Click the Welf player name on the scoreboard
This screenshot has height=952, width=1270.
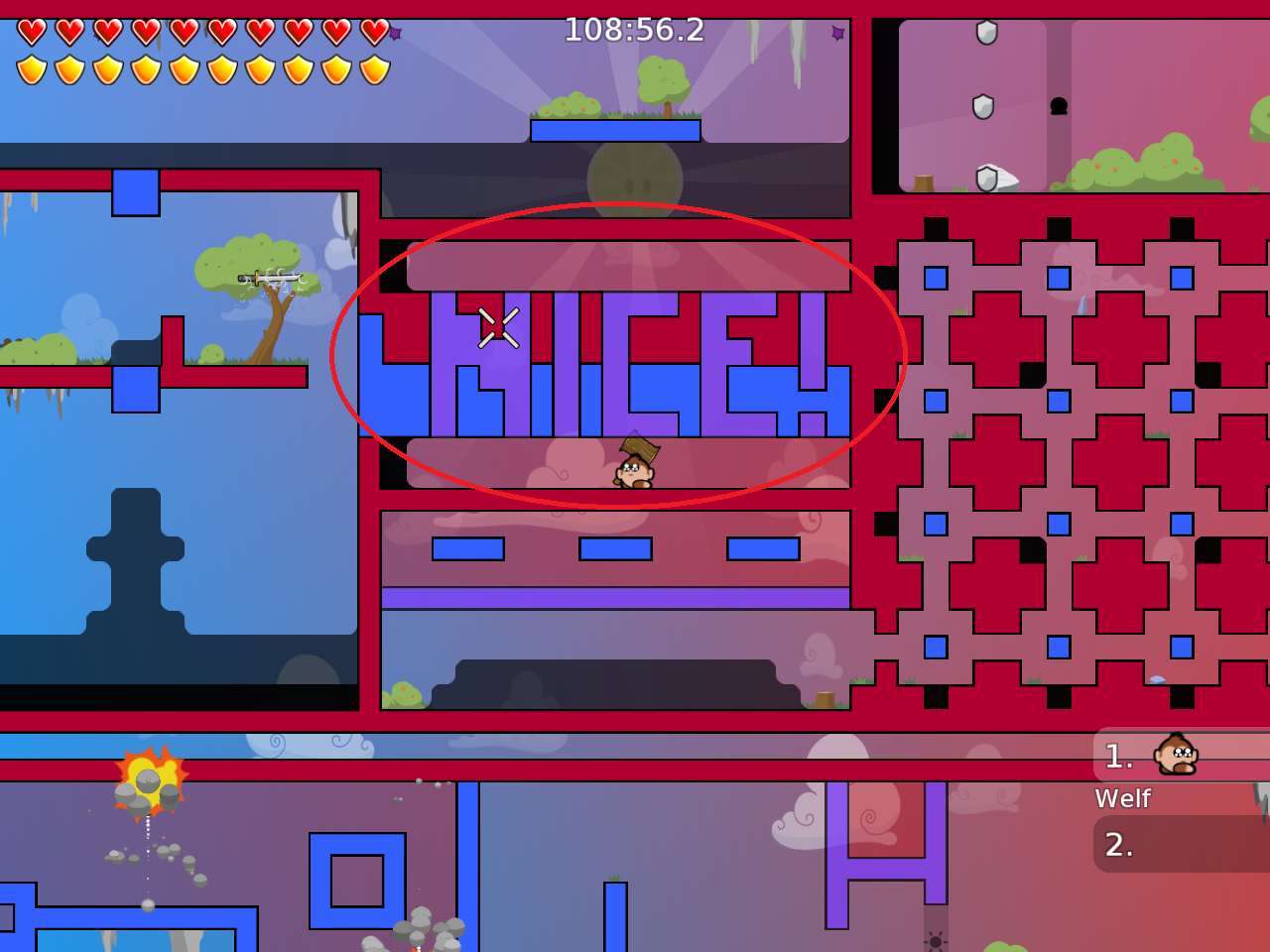(1122, 798)
